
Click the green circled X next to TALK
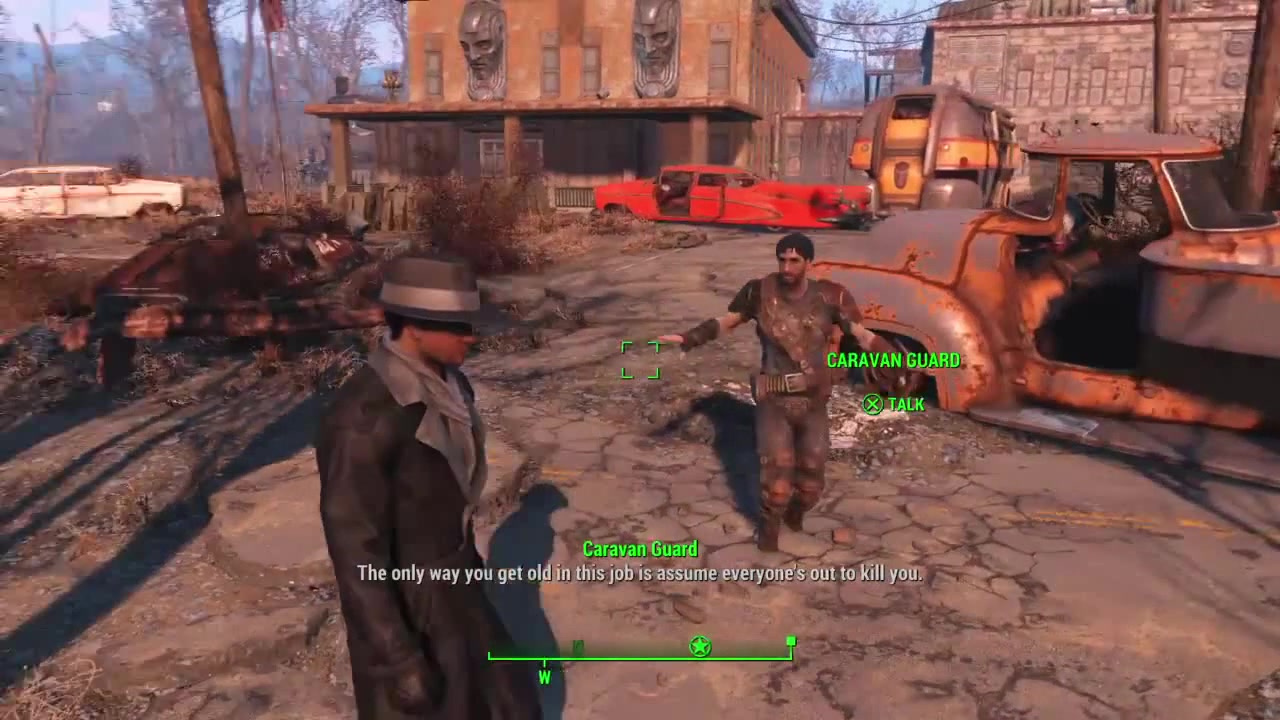point(873,405)
